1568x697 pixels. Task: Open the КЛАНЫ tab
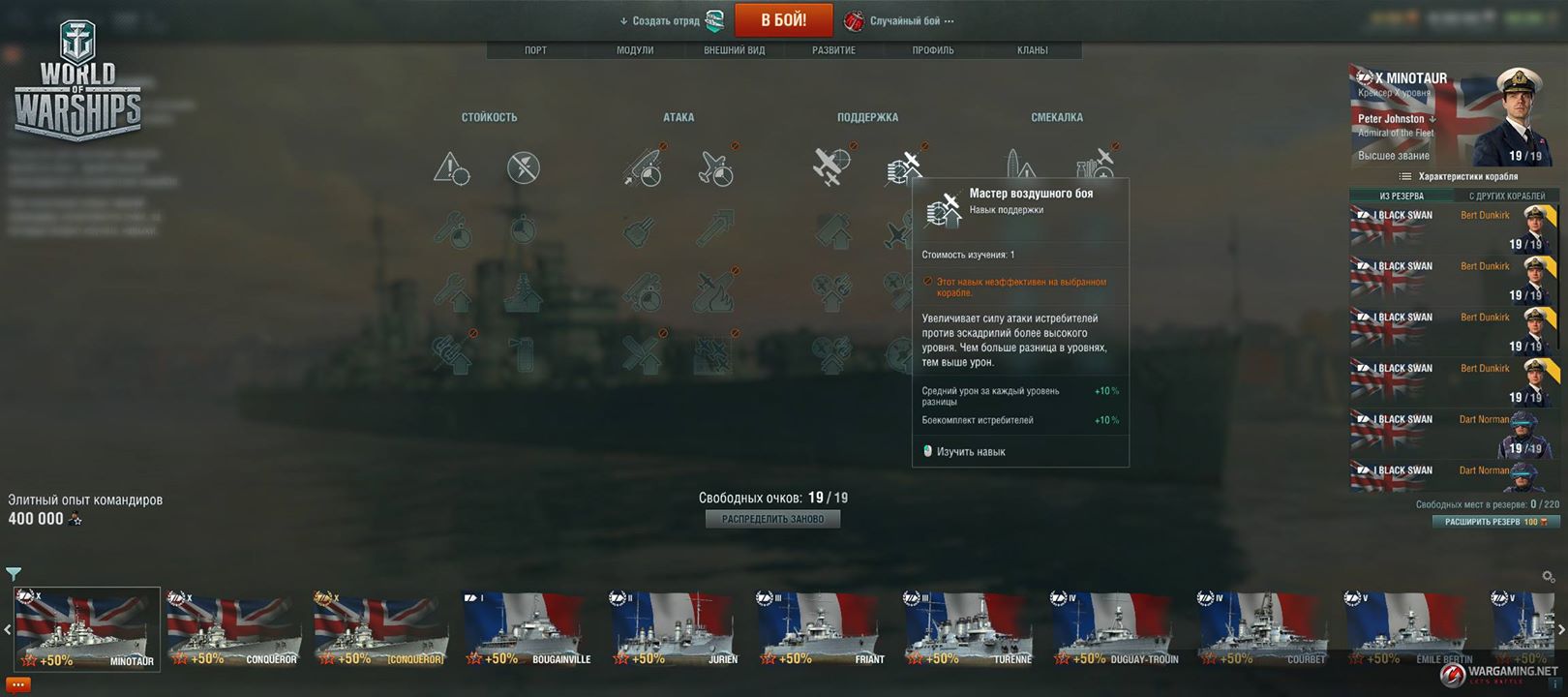pyautogui.click(x=1032, y=50)
